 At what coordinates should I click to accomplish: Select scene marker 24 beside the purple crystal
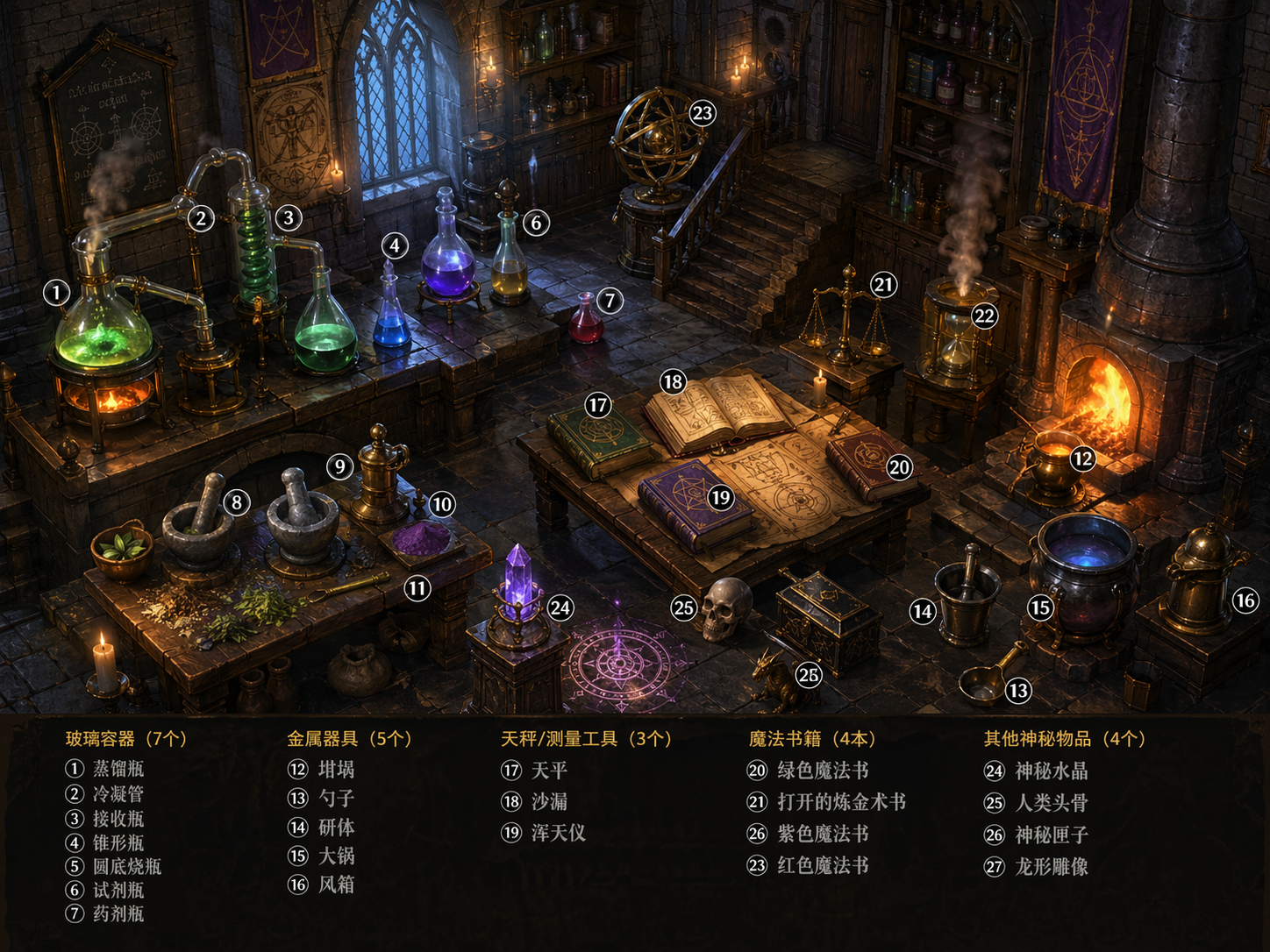pos(560,607)
